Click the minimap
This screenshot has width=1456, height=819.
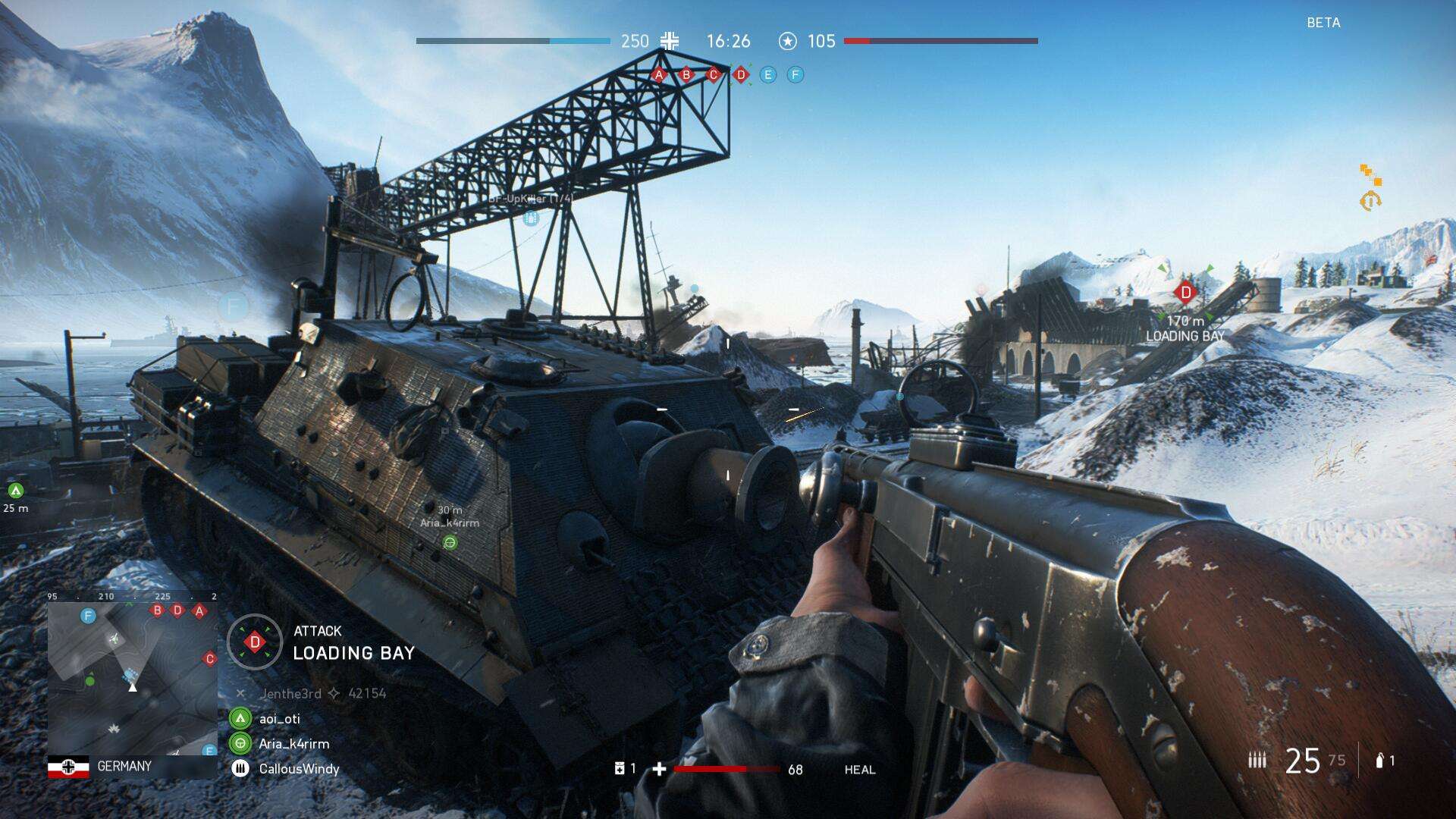pyautogui.click(x=133, y=679)
